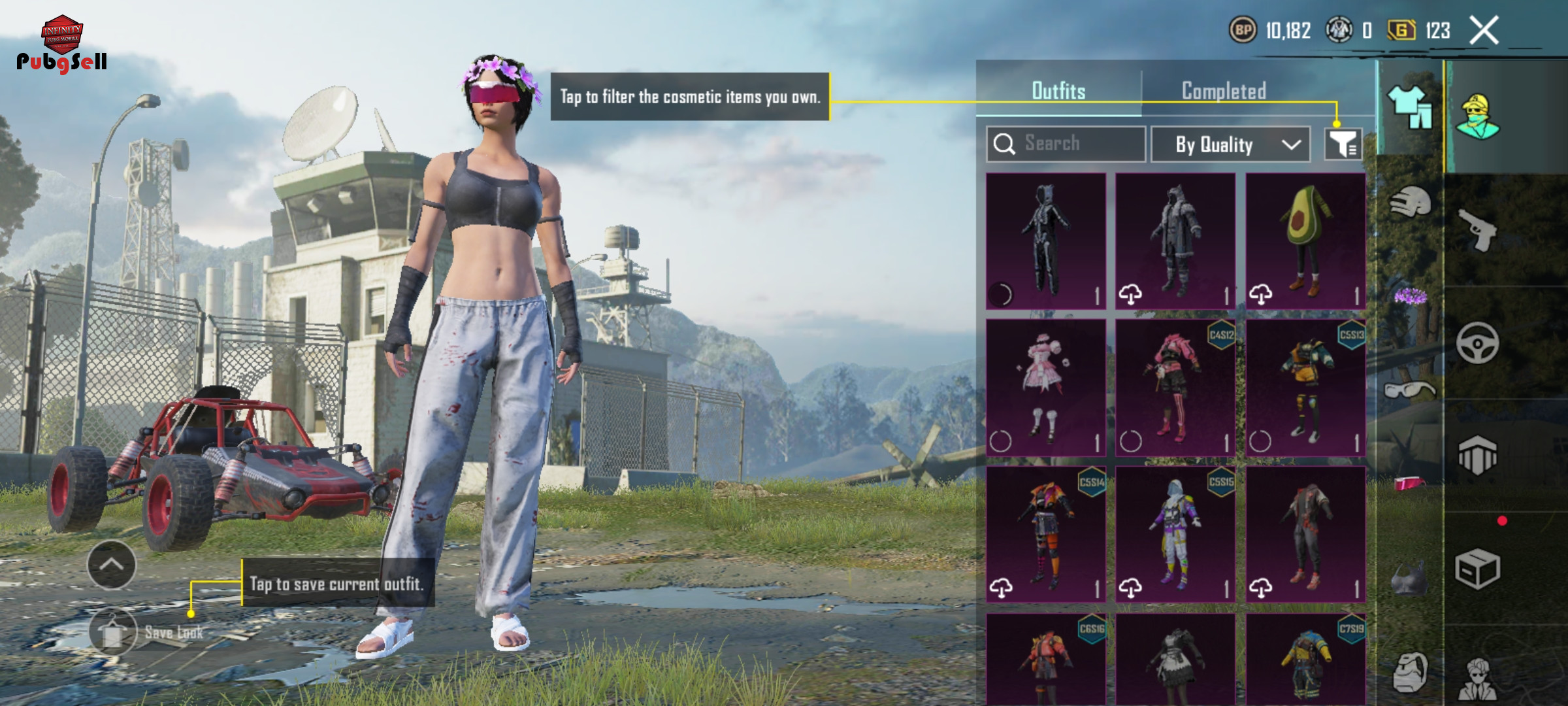Open the glasses eyewear category
This screenshot has height=706, width=1568.
[x=1410, y=390]
